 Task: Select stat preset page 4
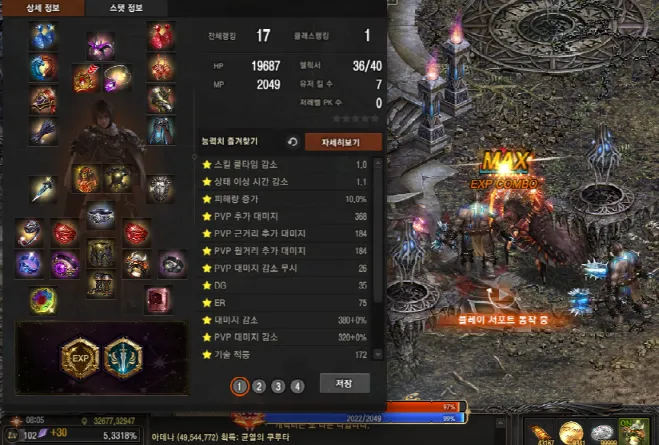coord(297,386)
